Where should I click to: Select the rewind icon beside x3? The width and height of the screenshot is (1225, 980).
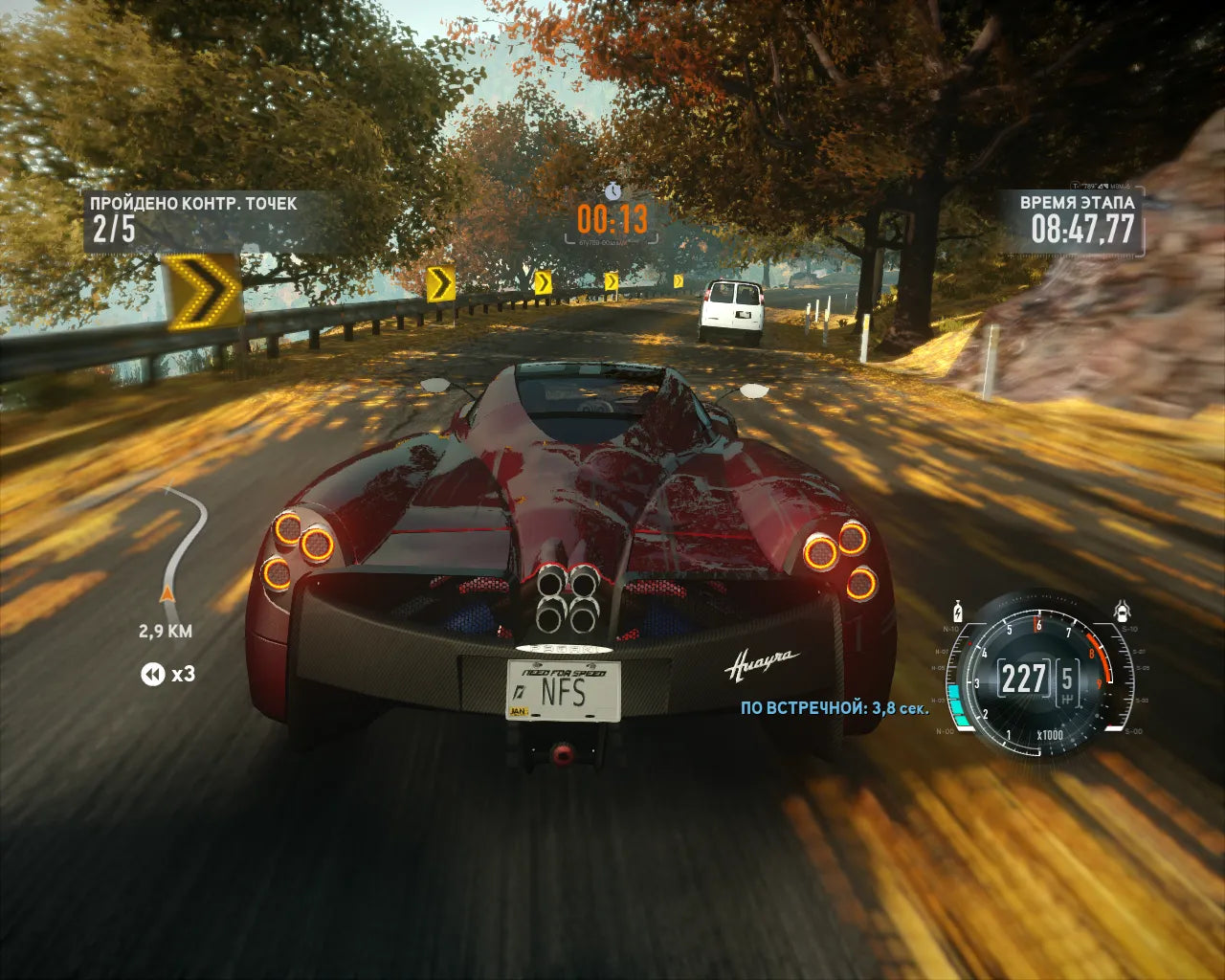(x=153, y=675)
